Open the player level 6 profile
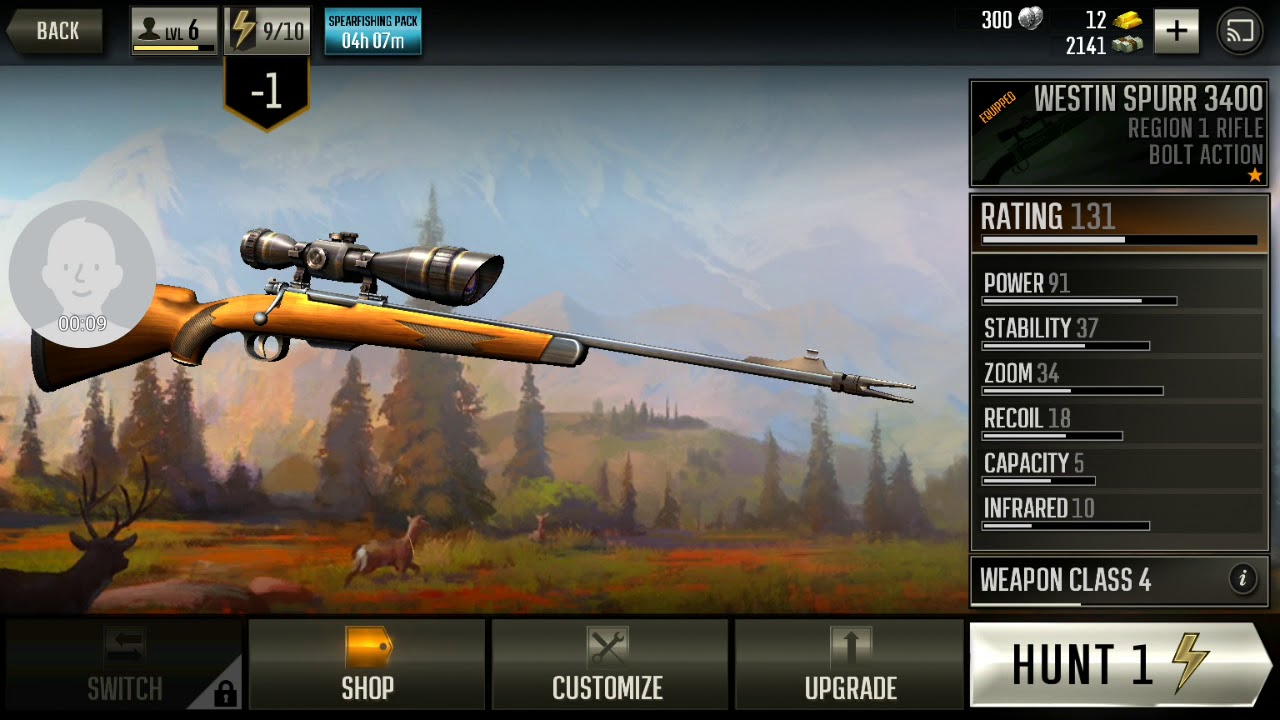Image resolution: width=1280 pixels, height=720 pixels. click(x=174, y=31)
